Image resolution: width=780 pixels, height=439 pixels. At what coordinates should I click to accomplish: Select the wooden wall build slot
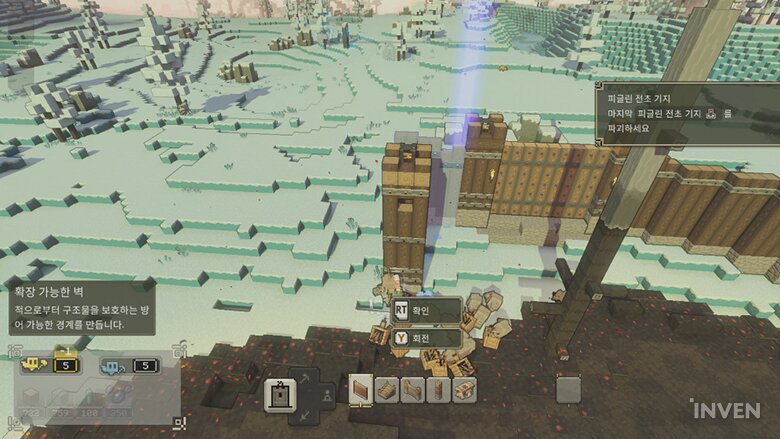coord(360,390)
